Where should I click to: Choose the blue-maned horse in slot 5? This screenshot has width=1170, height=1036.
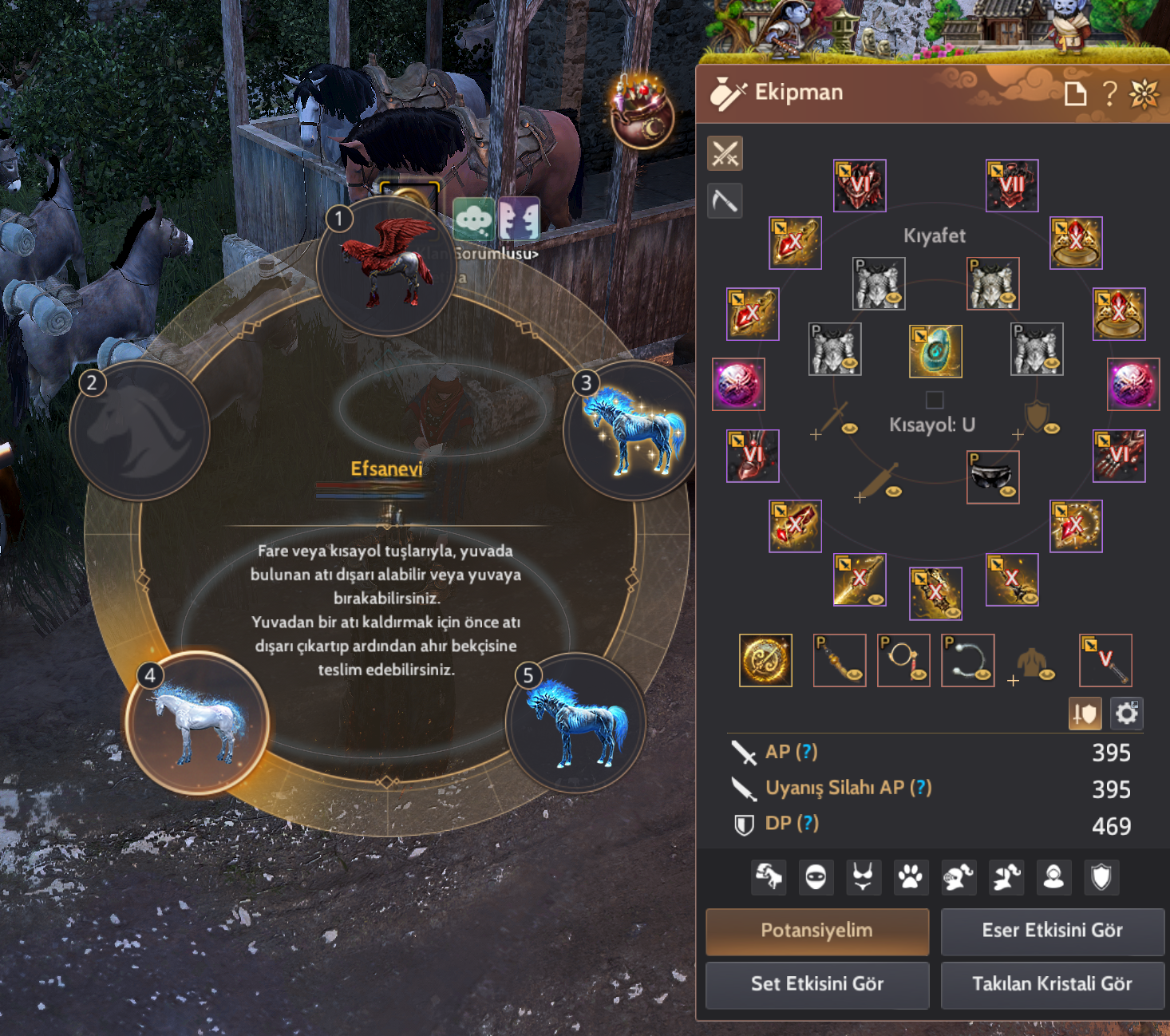click(x=575, y=723)
